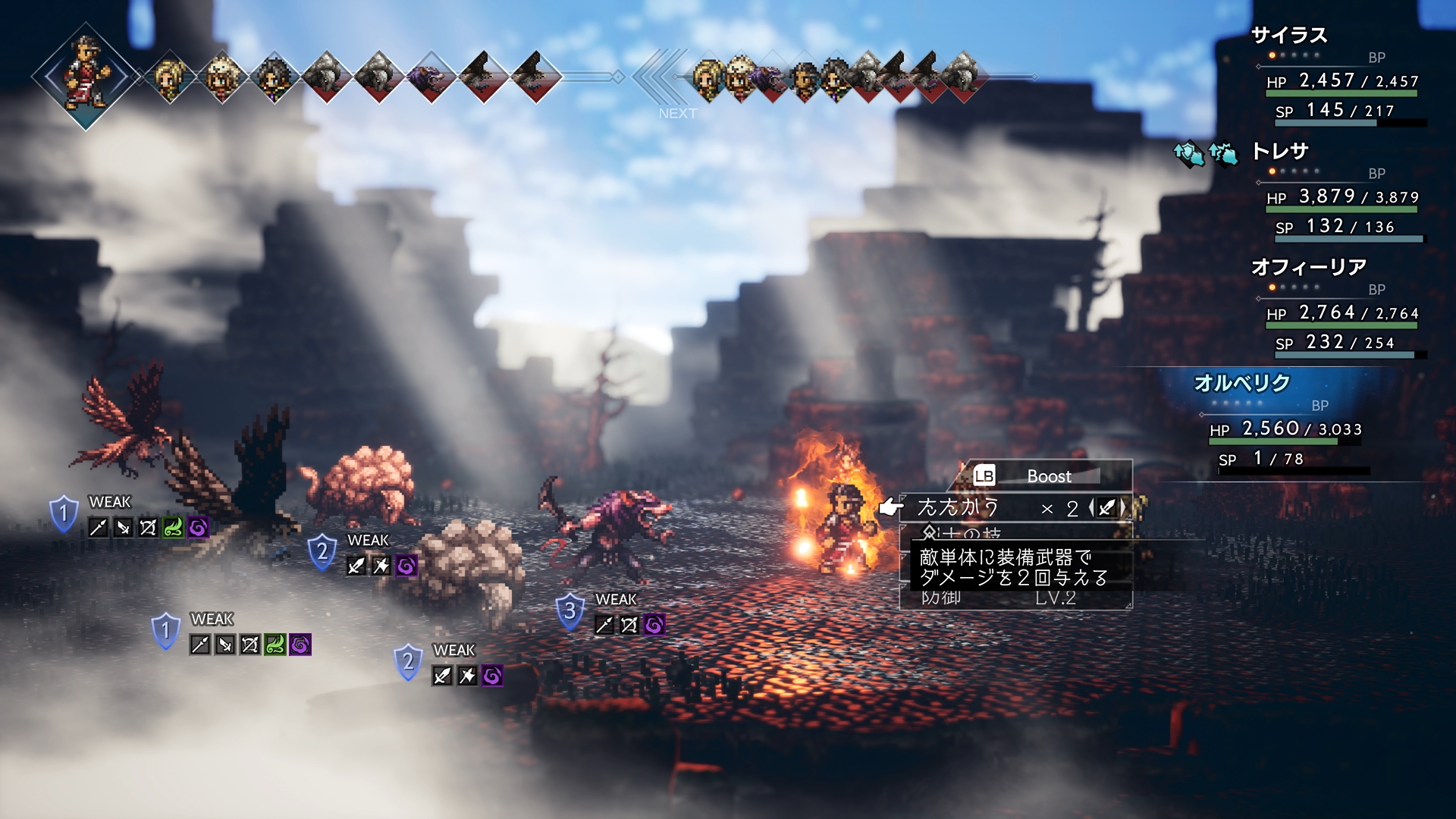The height and width of the screenshot is (819, 1456).
Task: Click the right arrow of the weapon selector
Action: [1123, 508]
